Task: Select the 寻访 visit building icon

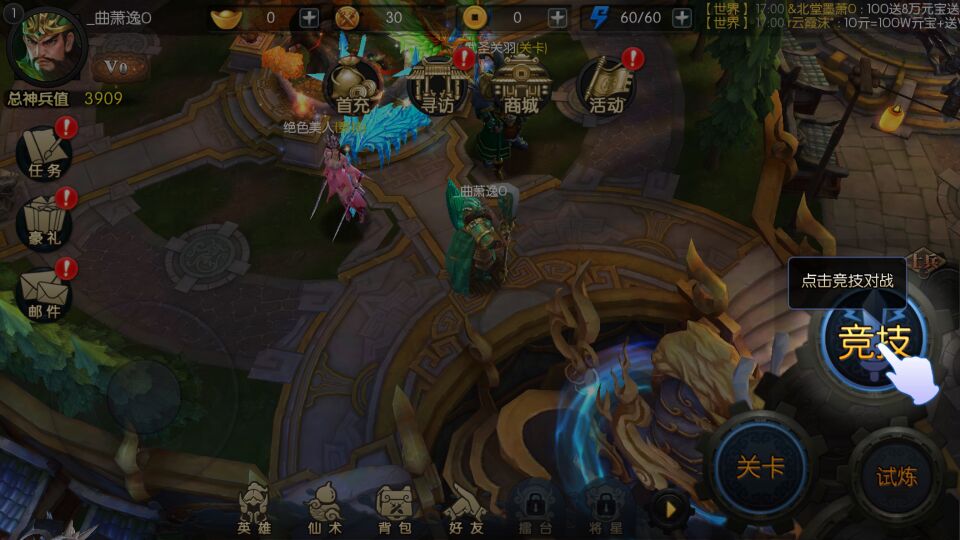Action: pyautogui.click(x=436, y=84)
